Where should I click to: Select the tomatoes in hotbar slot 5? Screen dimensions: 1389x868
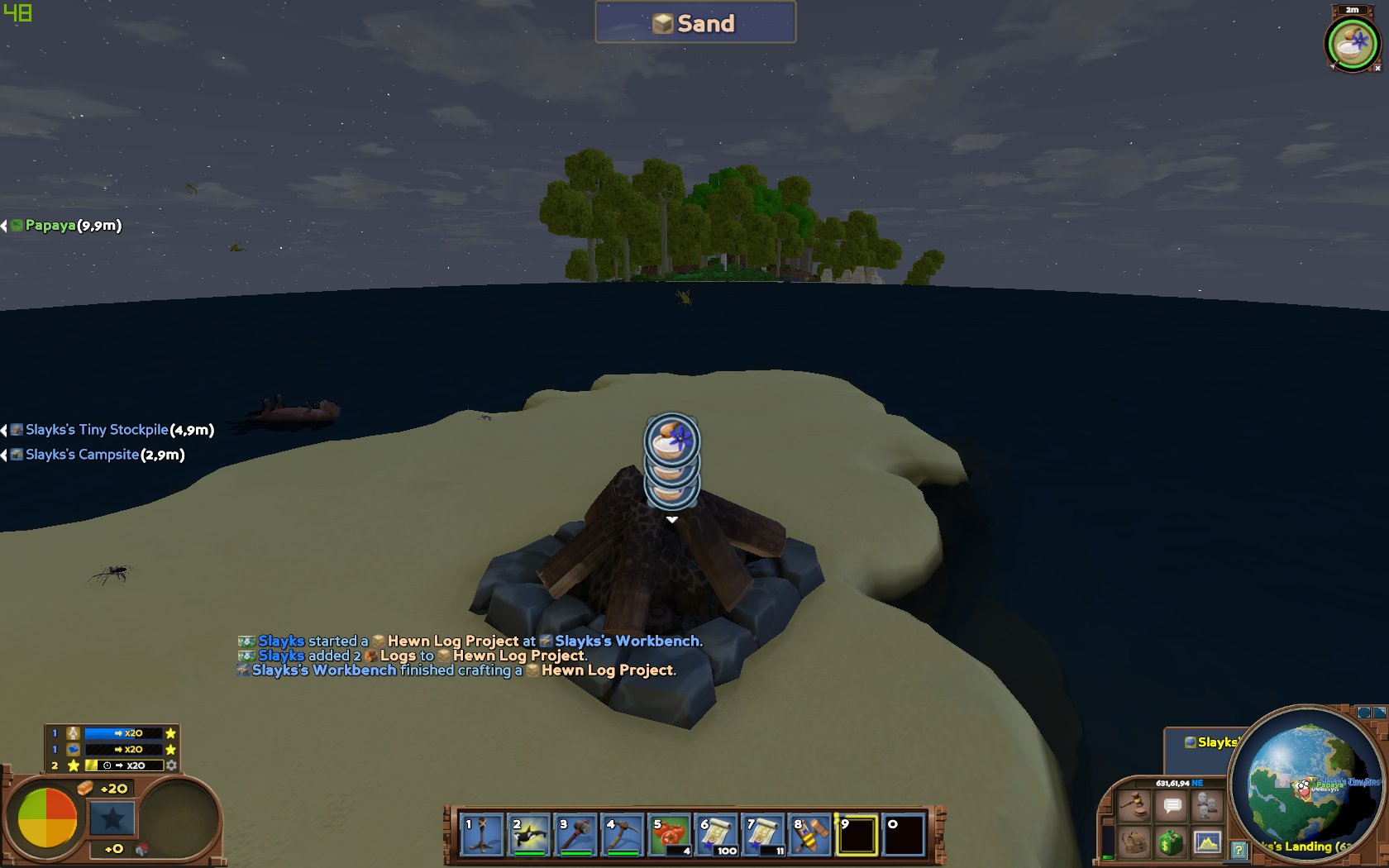tap(669, 835)
